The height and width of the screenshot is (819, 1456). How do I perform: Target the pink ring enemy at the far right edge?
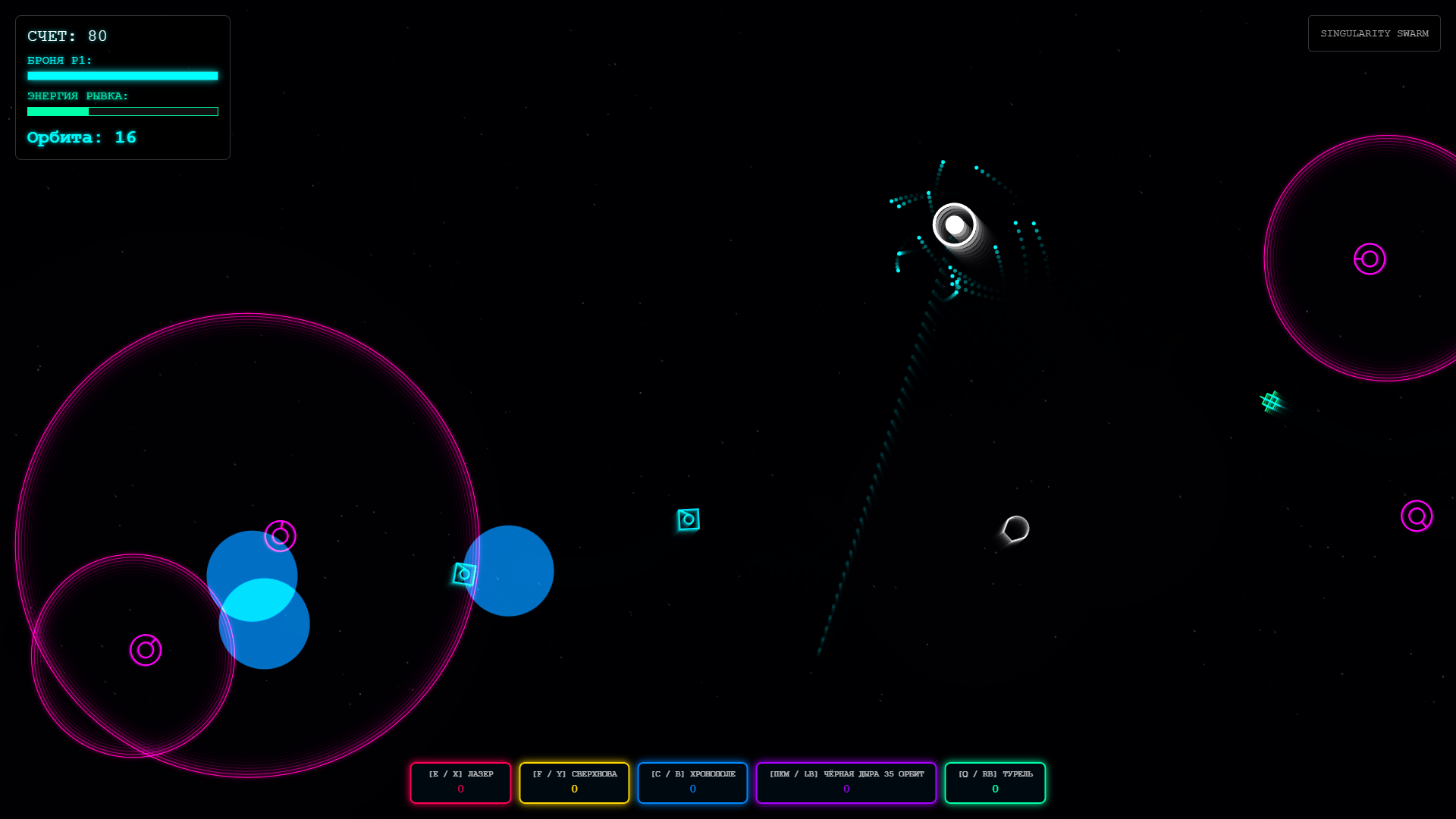[1417, 516]
